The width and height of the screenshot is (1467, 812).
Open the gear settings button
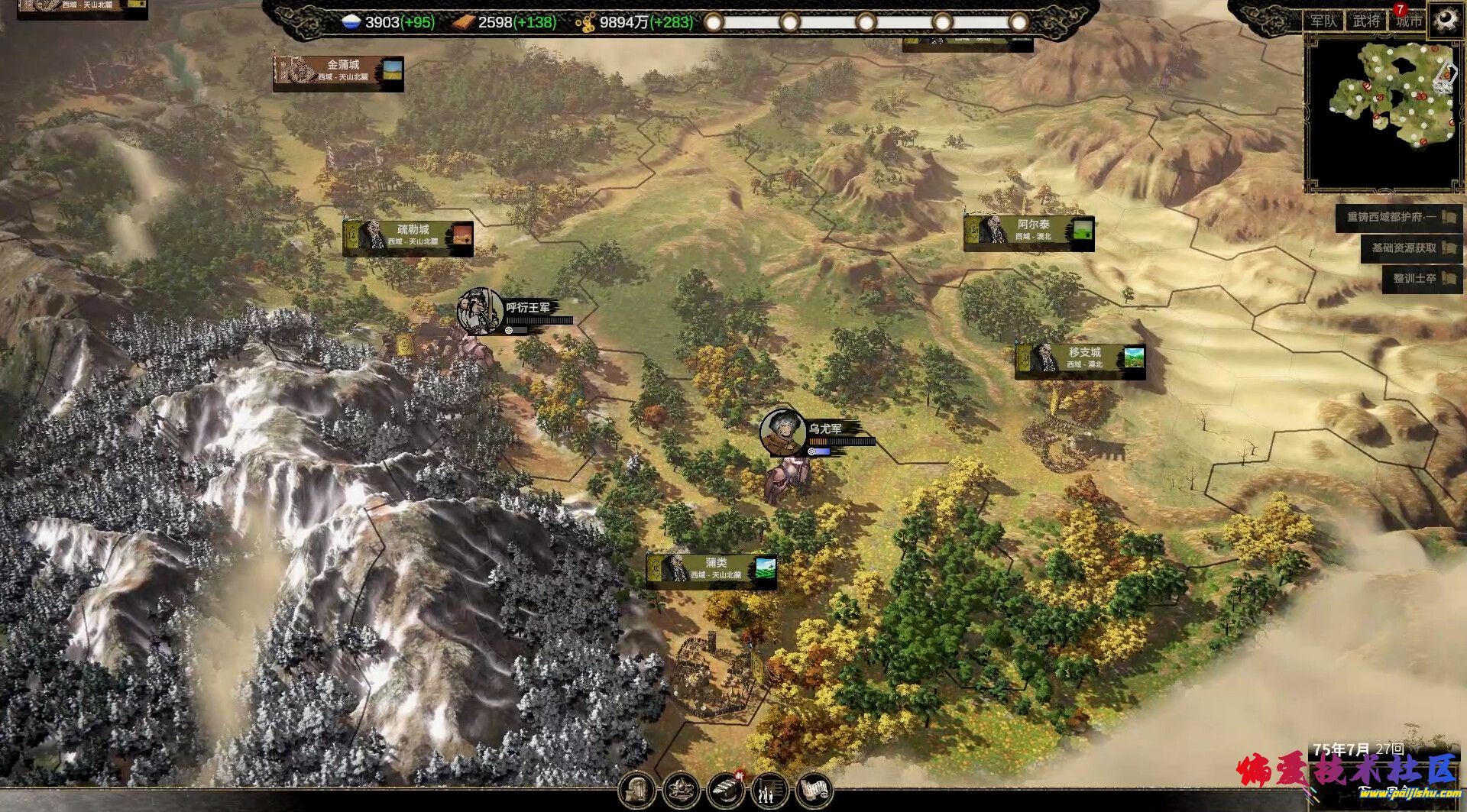[x=1445, y=20]
